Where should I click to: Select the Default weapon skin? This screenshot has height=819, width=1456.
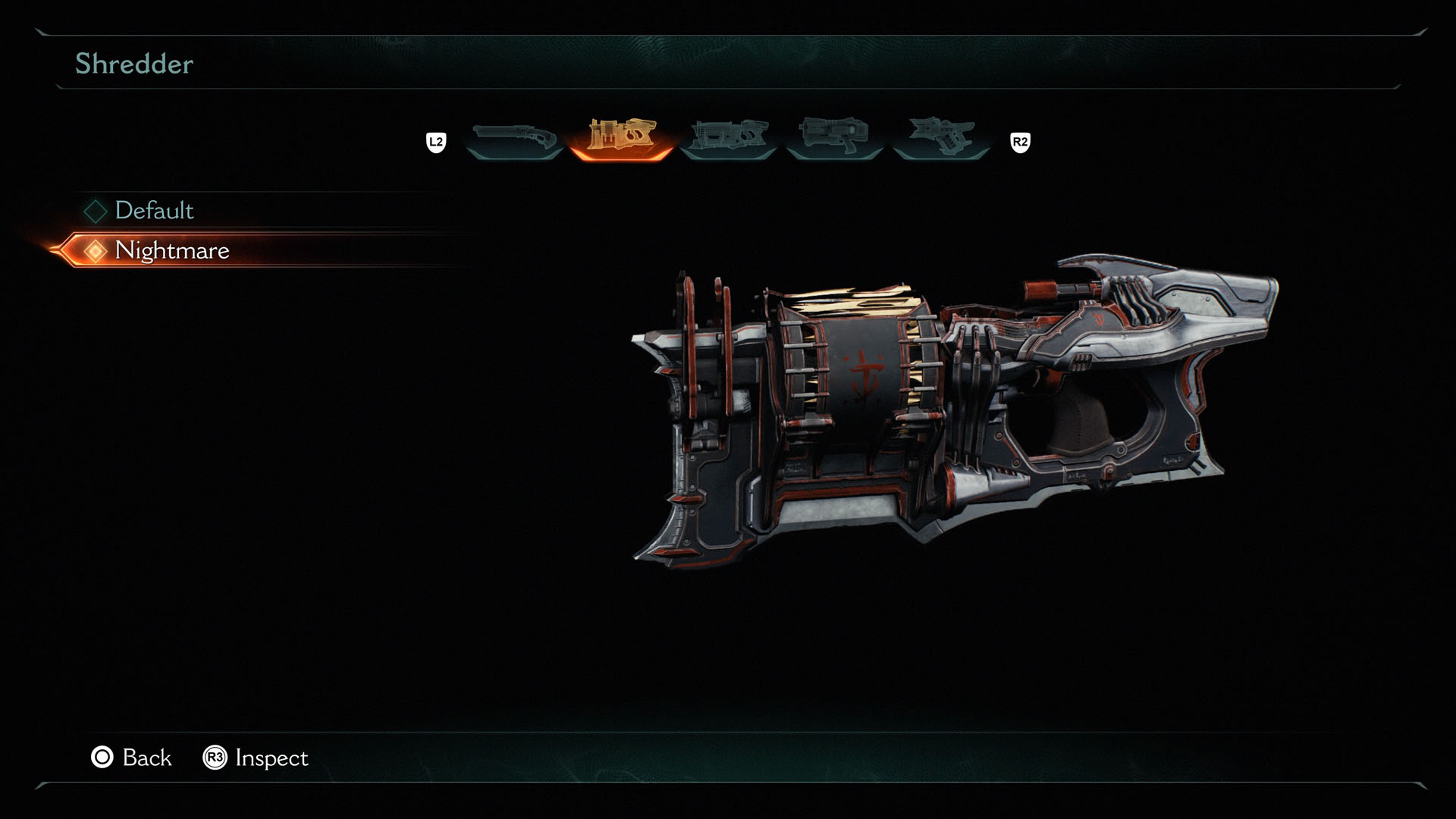pos(155,212)
